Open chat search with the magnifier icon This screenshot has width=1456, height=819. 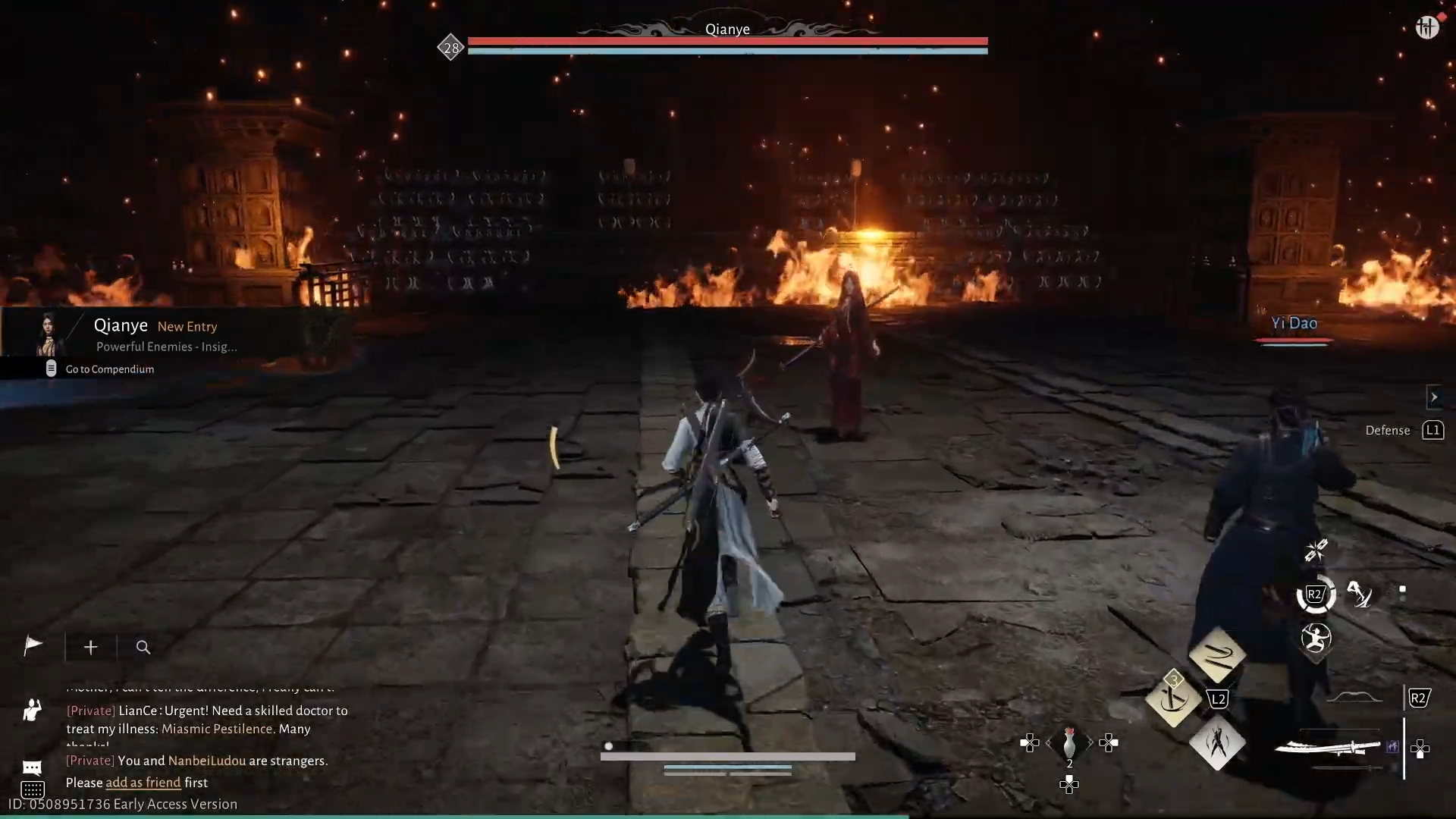pos(143,648)
